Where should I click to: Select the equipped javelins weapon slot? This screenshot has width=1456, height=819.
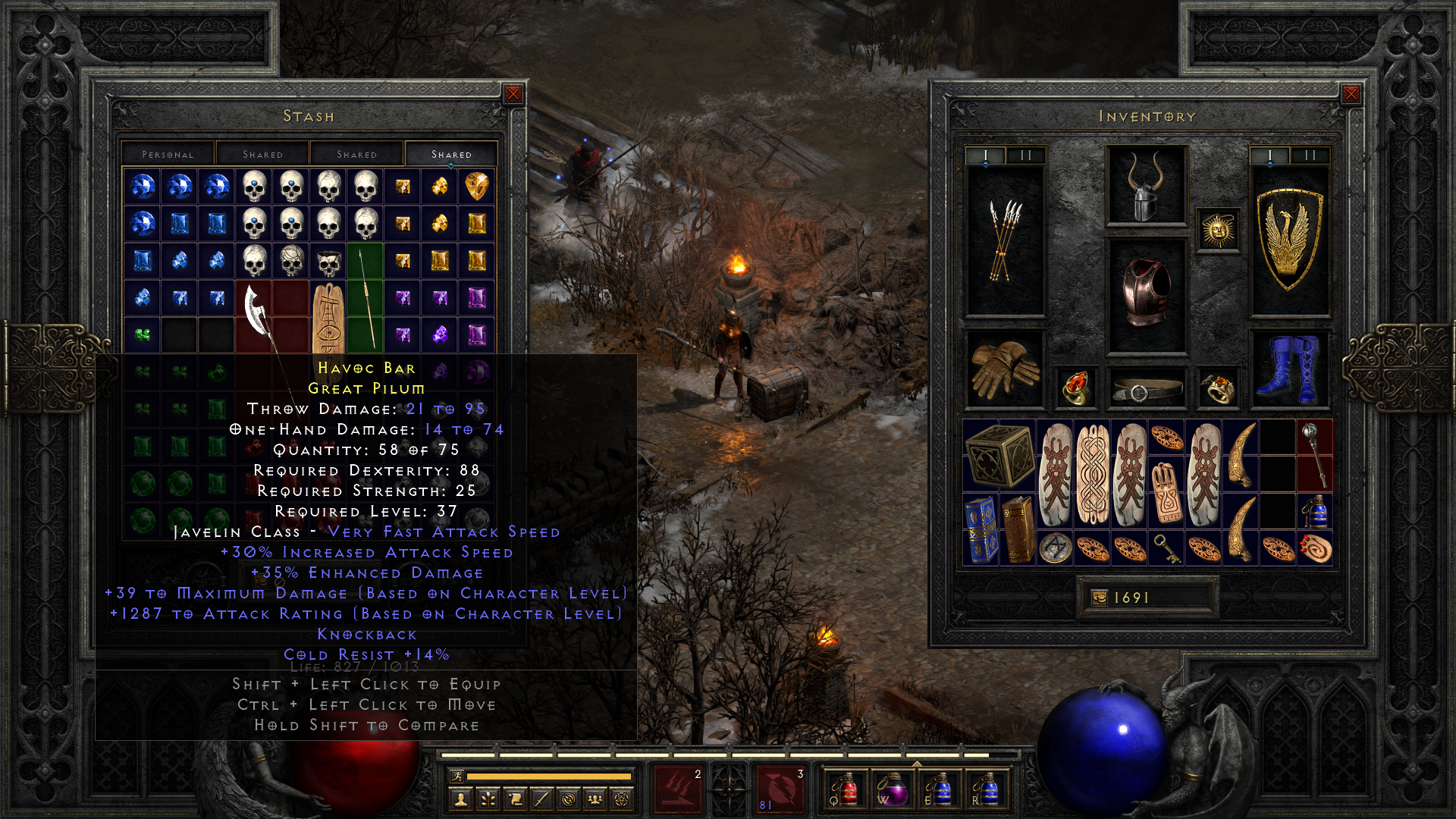coord(1005,240)
